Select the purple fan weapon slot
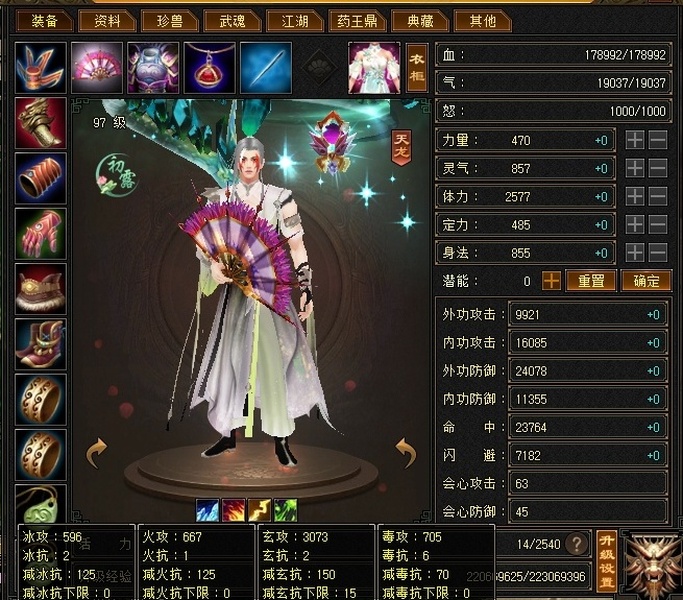683x600 pixels. click(x=97, y=66)
